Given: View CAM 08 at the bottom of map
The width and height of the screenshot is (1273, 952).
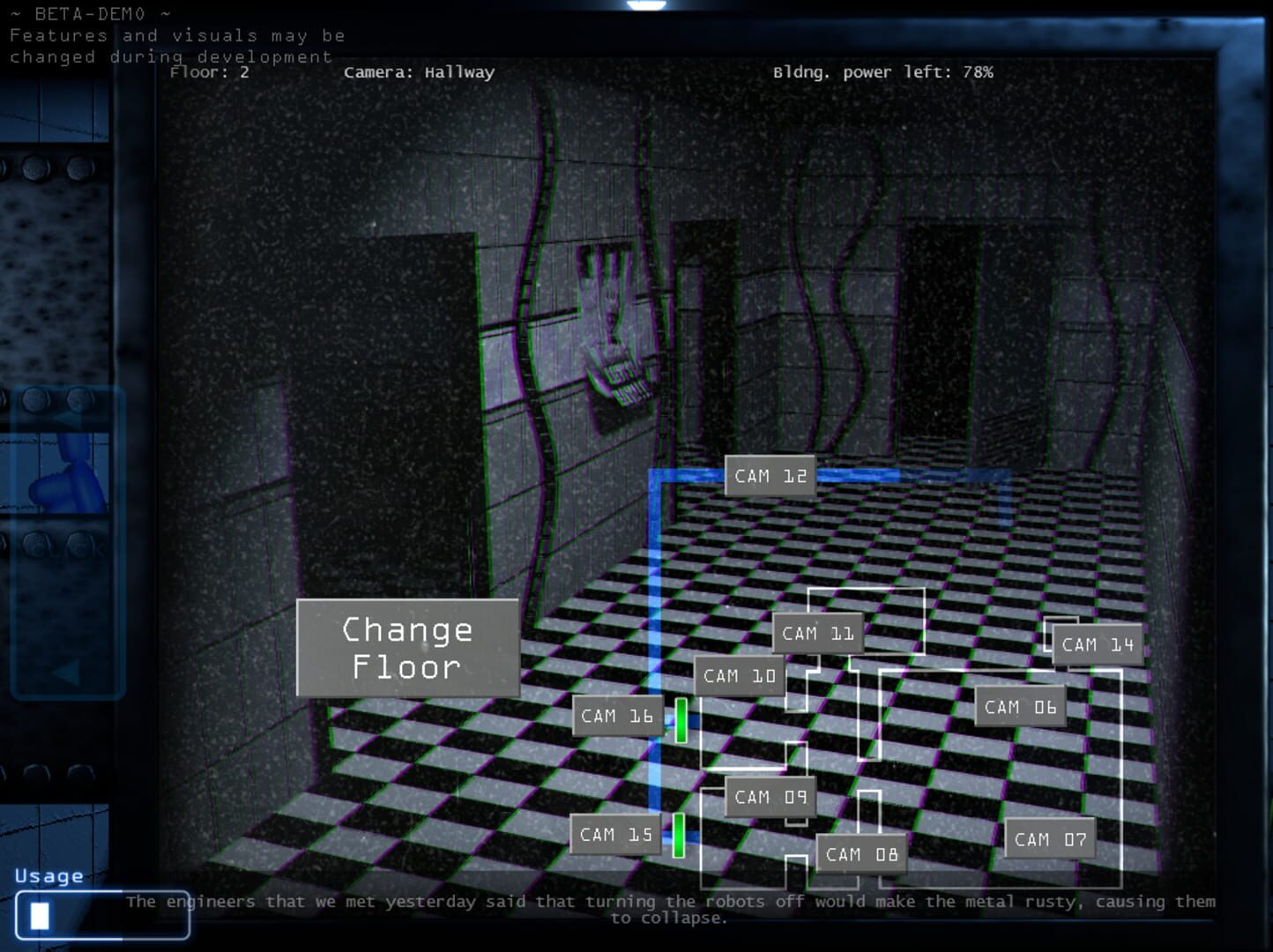Looking at the screenshot, I should (860, 852).
